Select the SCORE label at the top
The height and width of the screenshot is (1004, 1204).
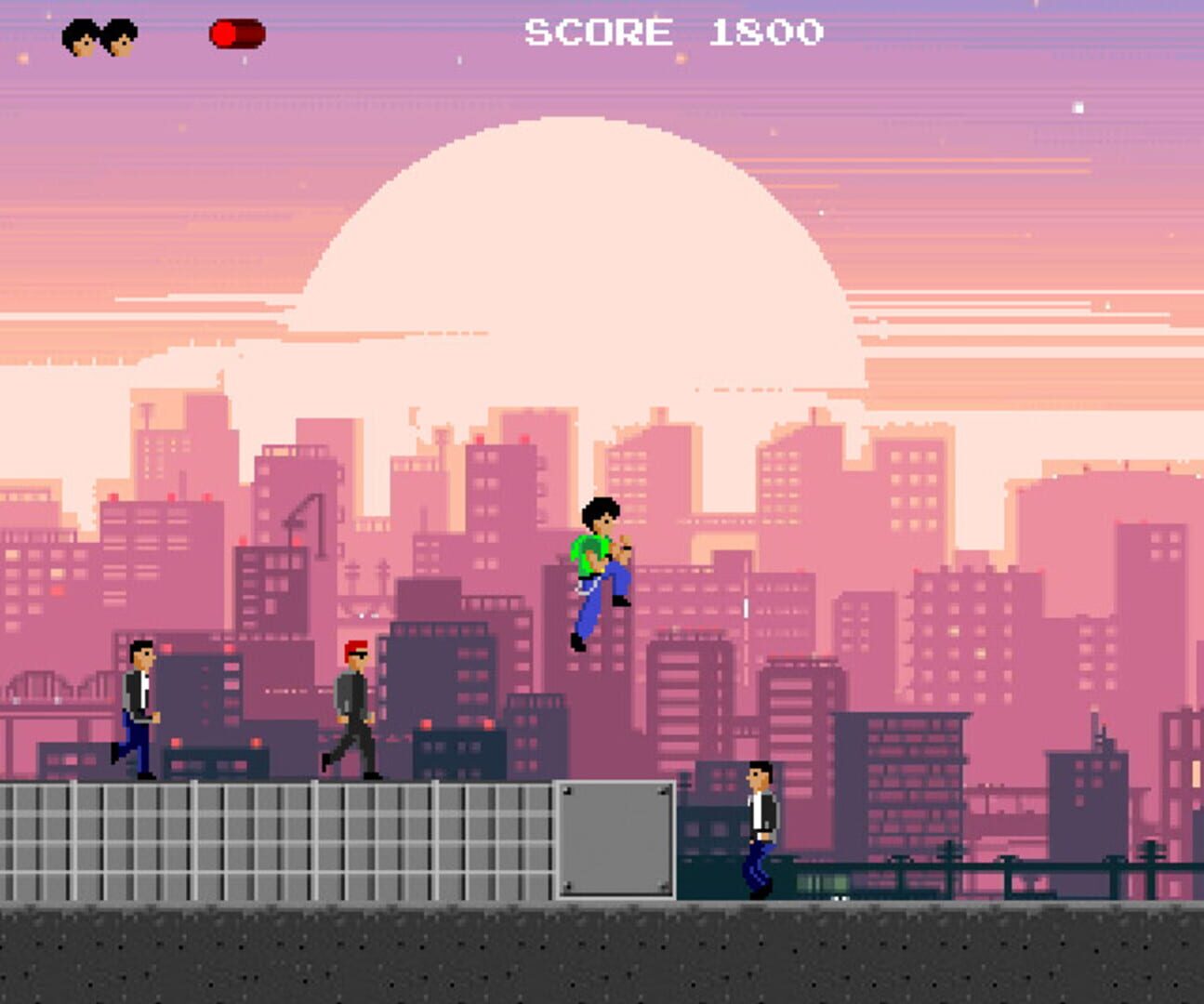pos(597,33)
